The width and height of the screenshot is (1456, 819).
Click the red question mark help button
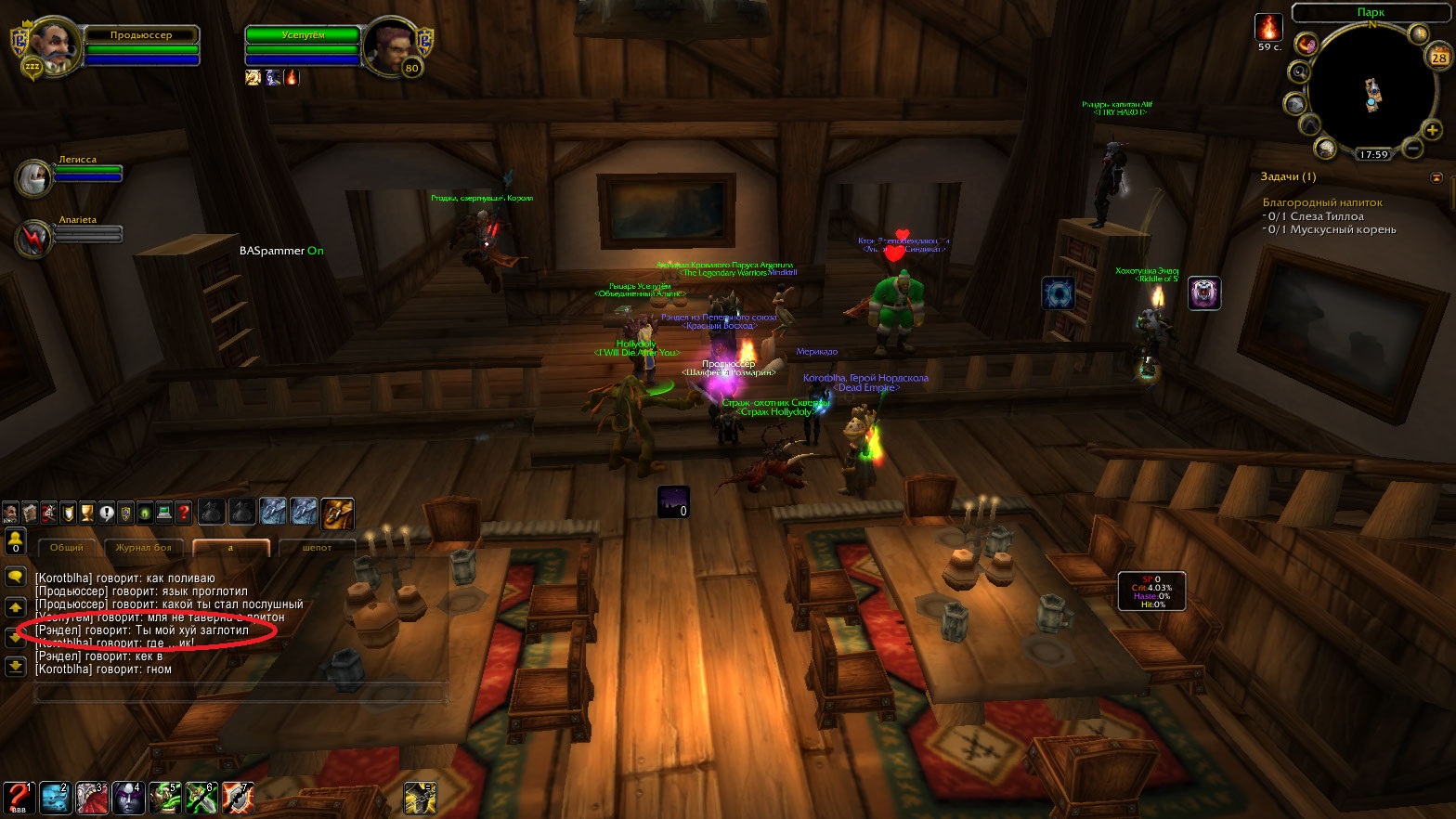coord(184,512)
